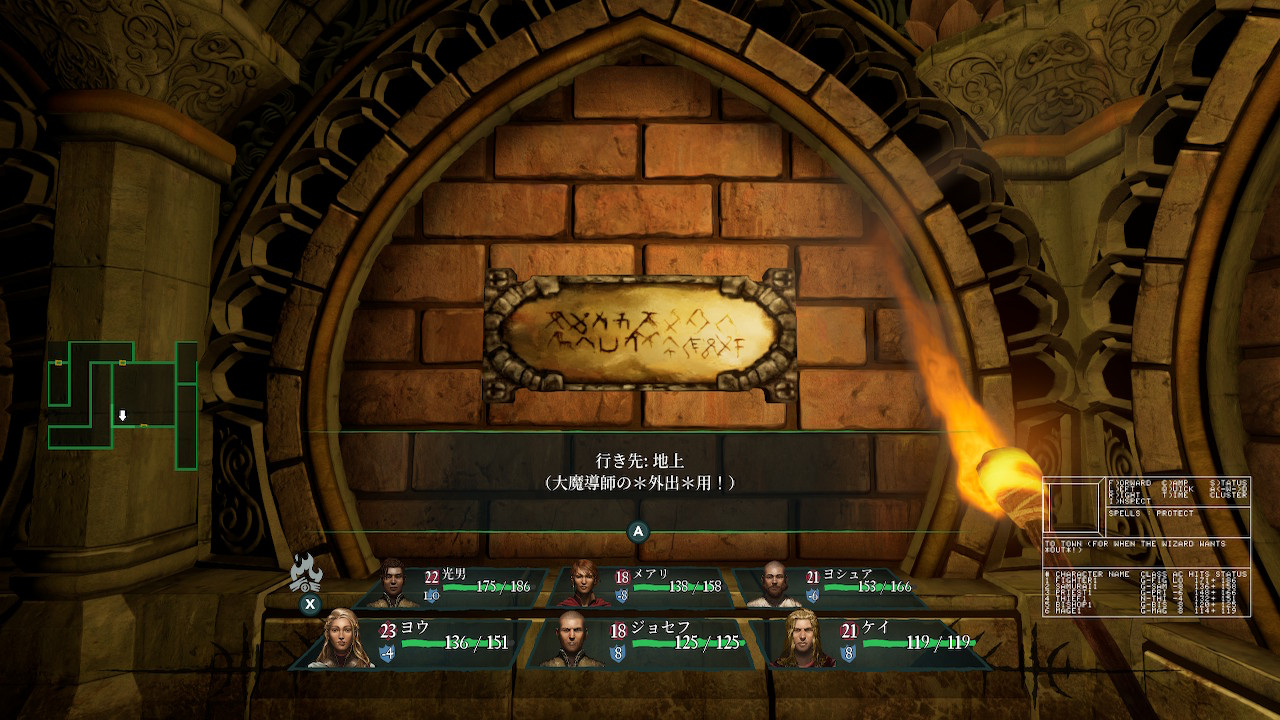
Task: Open the camp via the campfire icon
Action: click(306, 573)
